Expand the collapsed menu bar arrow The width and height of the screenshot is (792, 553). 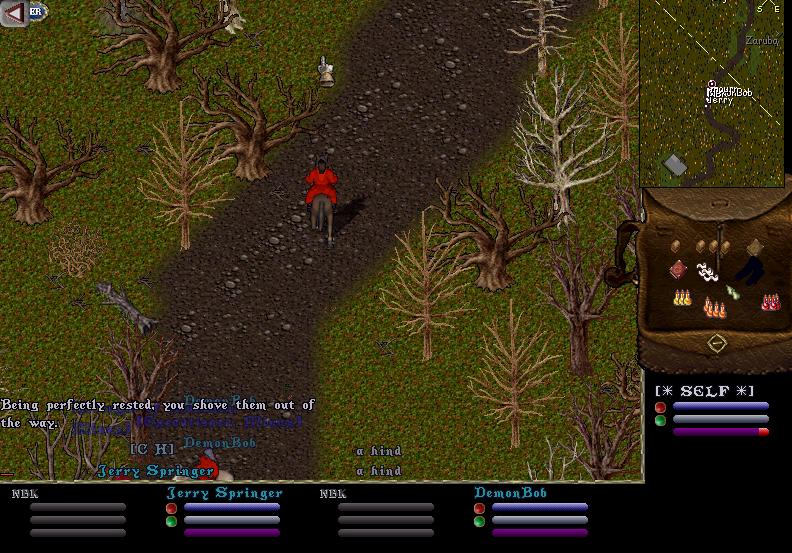(x=13, y=12)
